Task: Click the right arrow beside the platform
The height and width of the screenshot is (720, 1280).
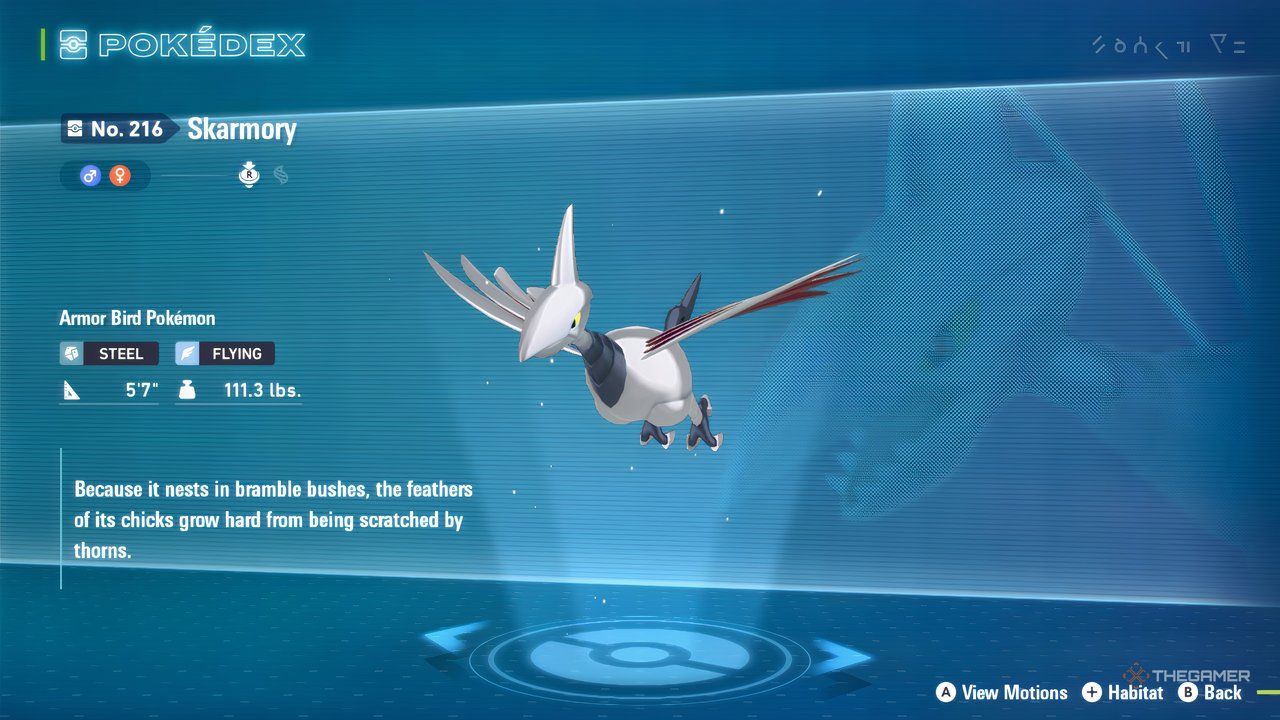Action: [x=842, y=657]
